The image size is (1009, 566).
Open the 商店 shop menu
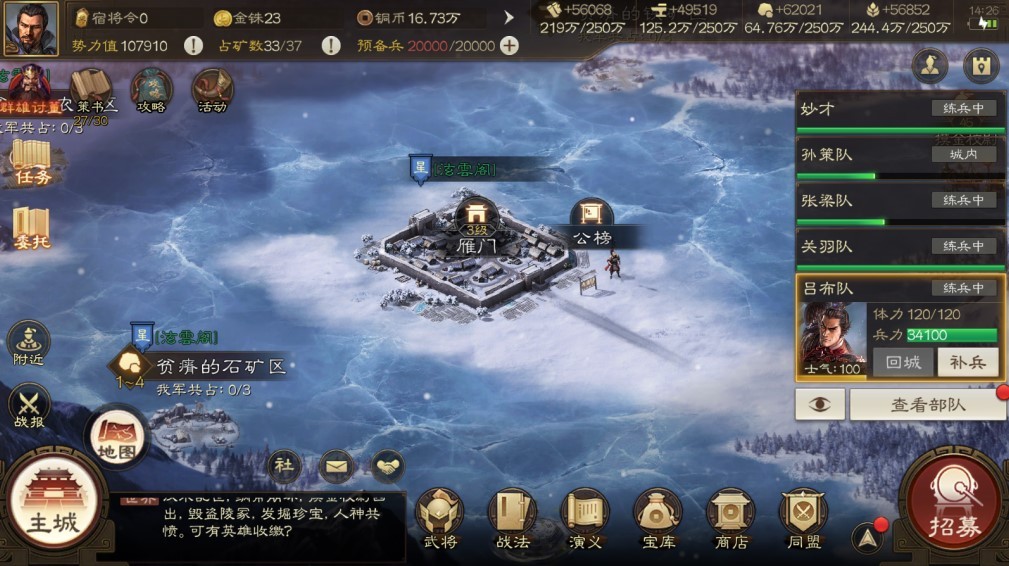[731, 518]
